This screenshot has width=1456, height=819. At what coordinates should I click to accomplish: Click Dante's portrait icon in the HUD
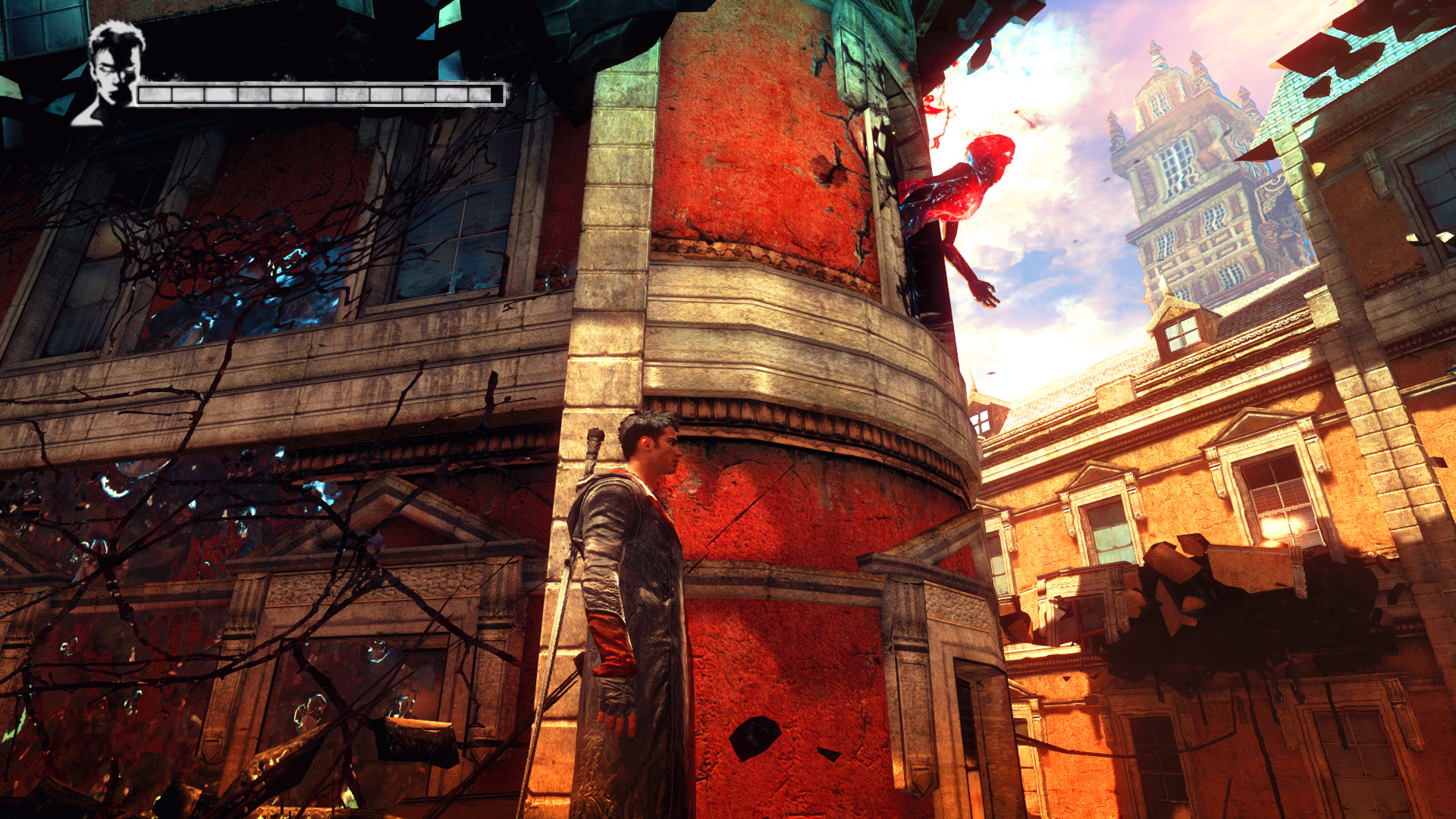click(x=112, y=73)
